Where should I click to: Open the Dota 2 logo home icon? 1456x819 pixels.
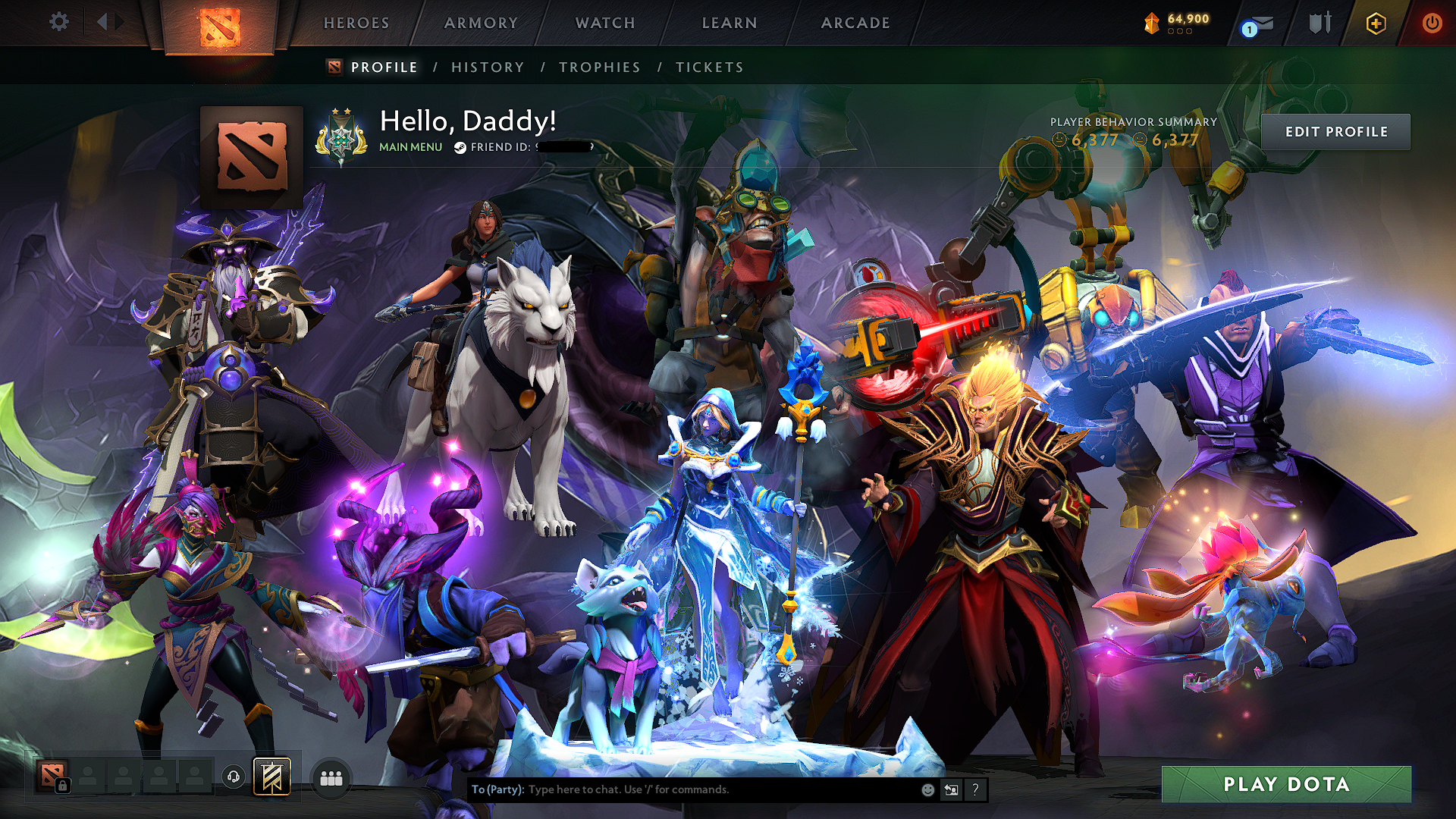[x=220, y=23]
